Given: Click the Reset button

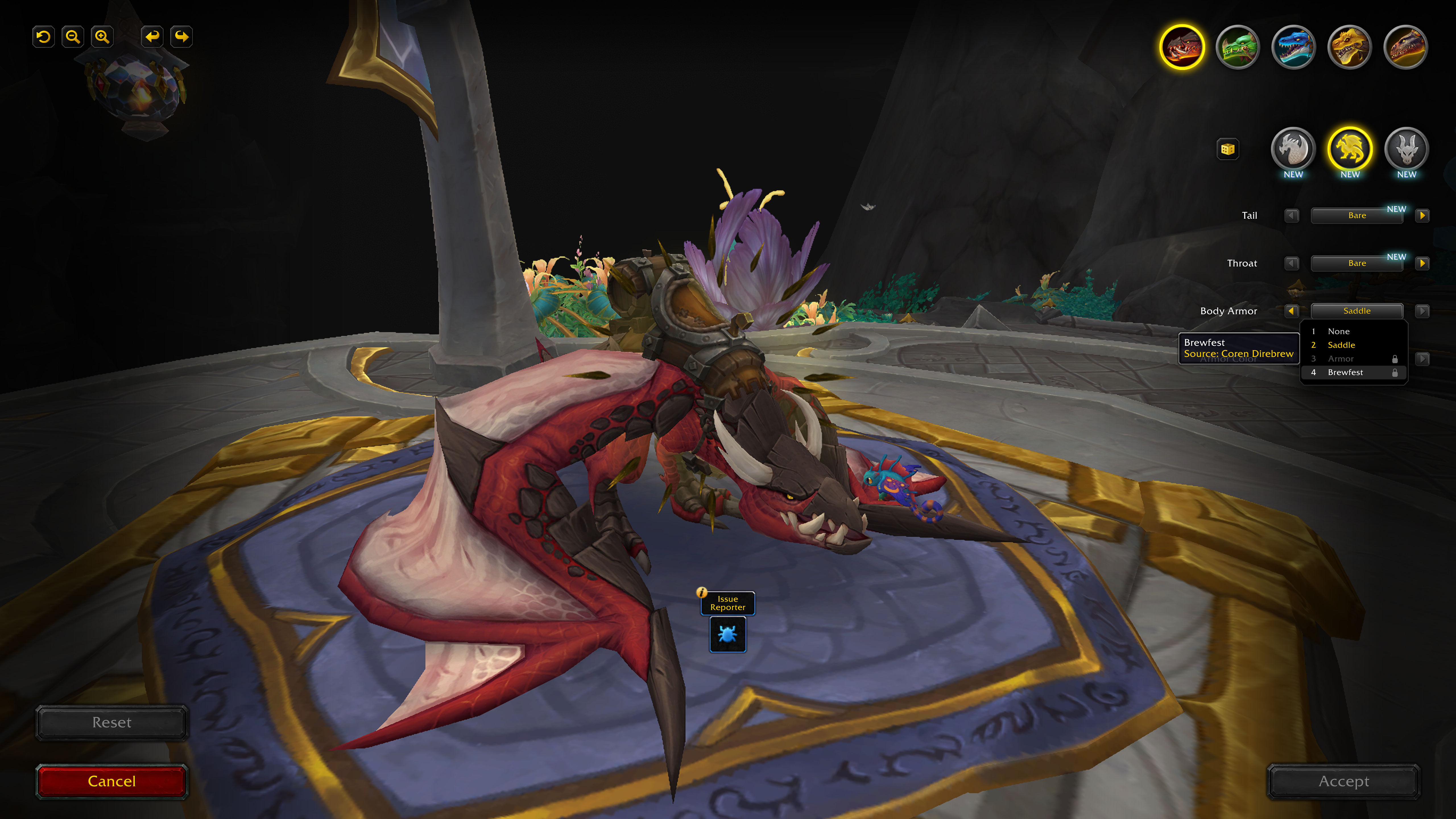Looking at the screenshot, I should point(111,722).
